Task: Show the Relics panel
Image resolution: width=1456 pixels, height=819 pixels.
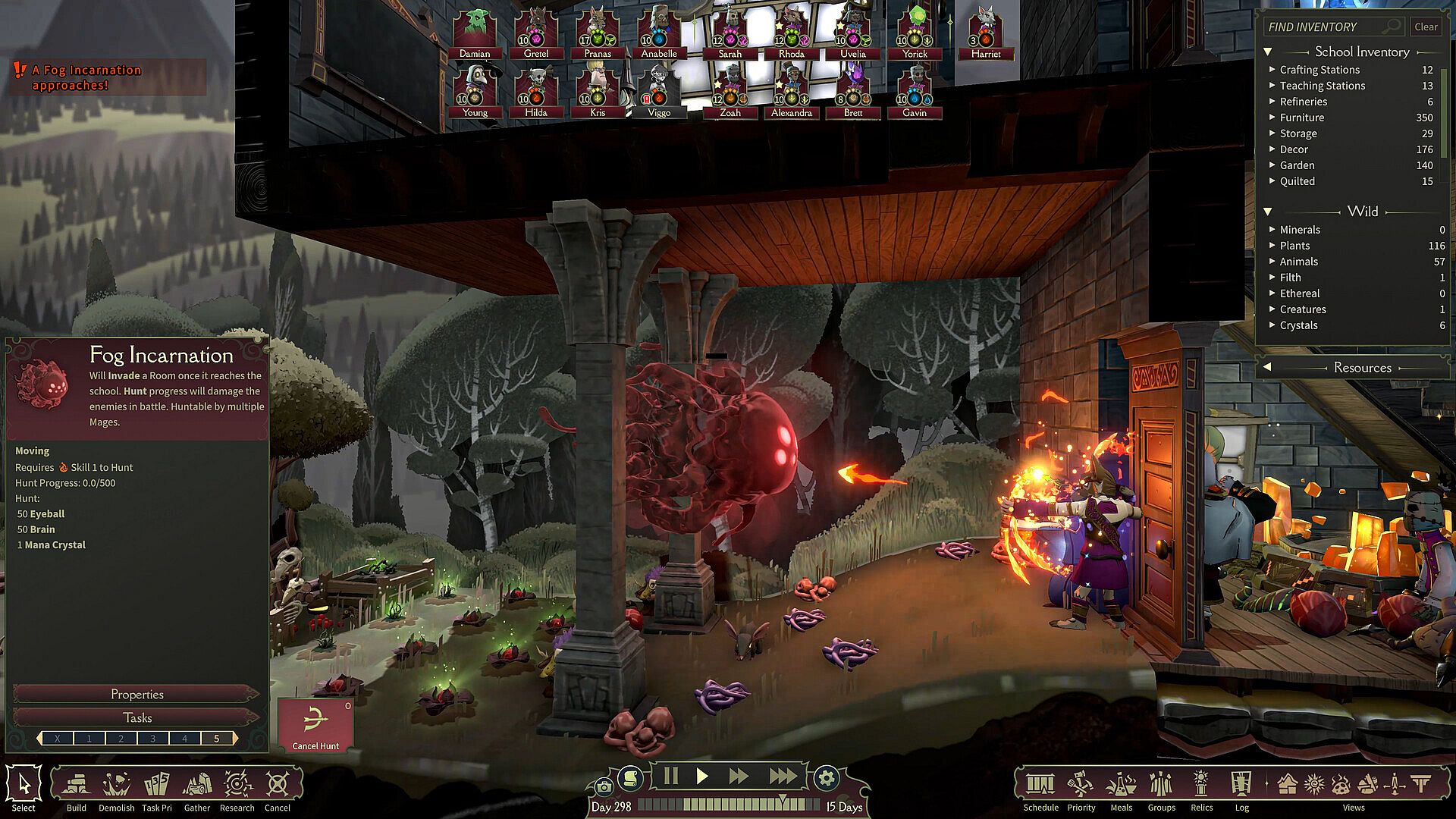Action: click(x=1201, y=787)
